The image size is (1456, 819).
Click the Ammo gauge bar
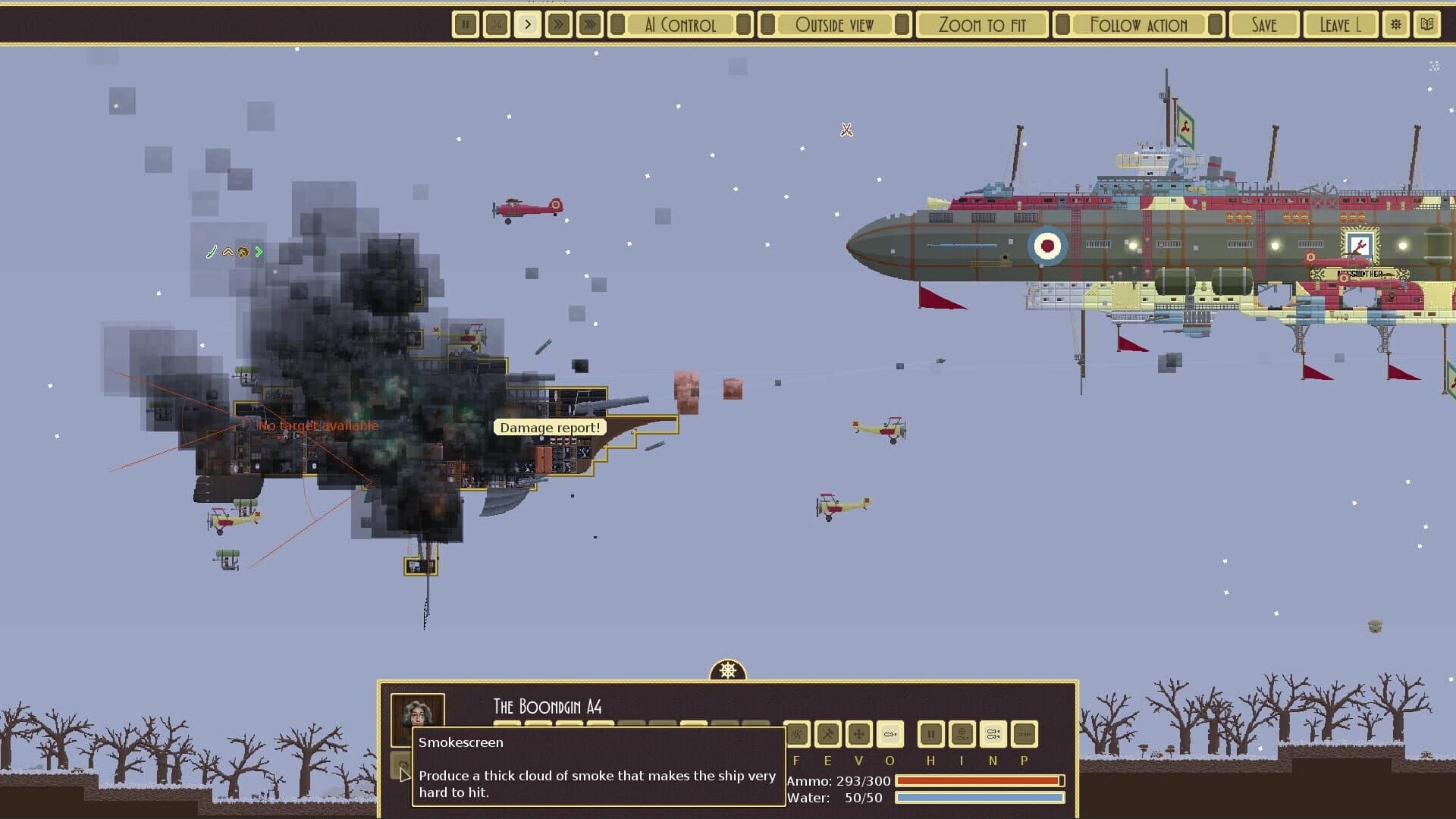(x=978, y=780)
